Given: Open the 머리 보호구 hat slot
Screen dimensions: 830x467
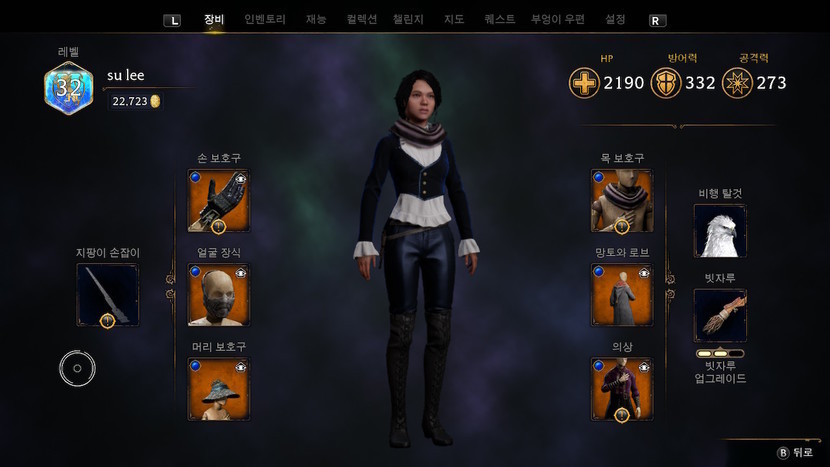Looking at the screenshot, I should pos(219,389).
